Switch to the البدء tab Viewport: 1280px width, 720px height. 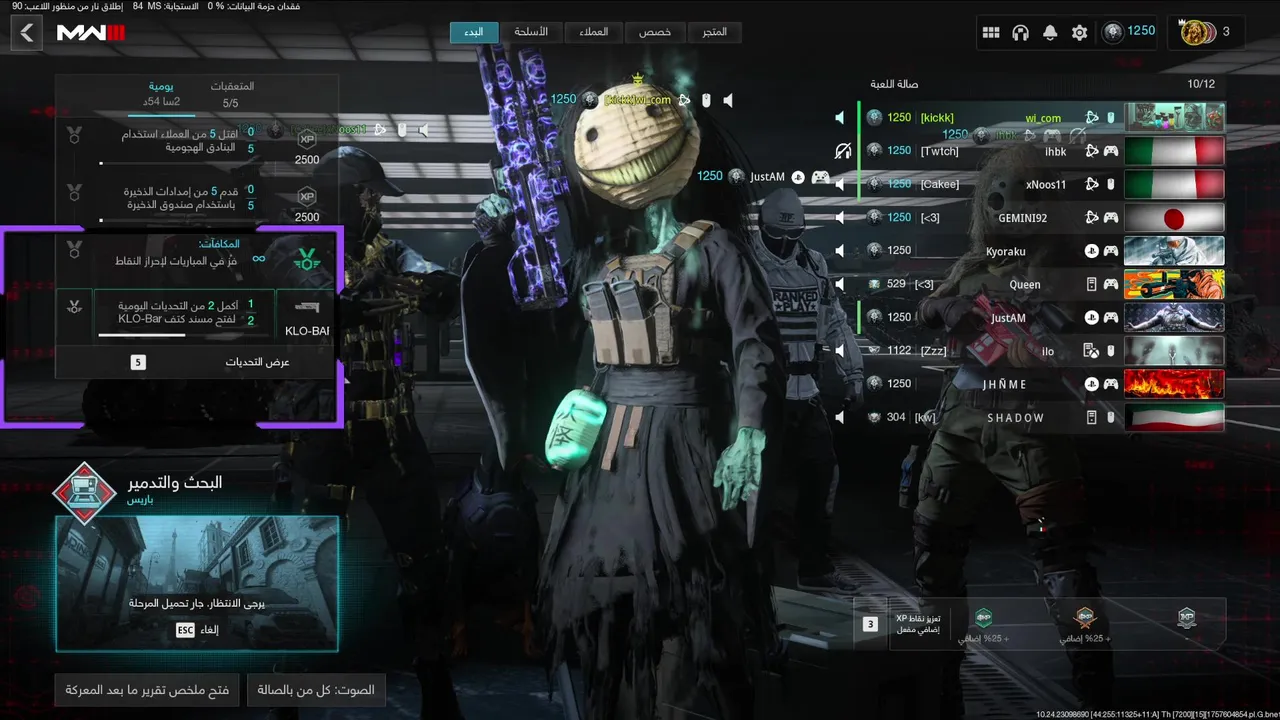(474, 32)
